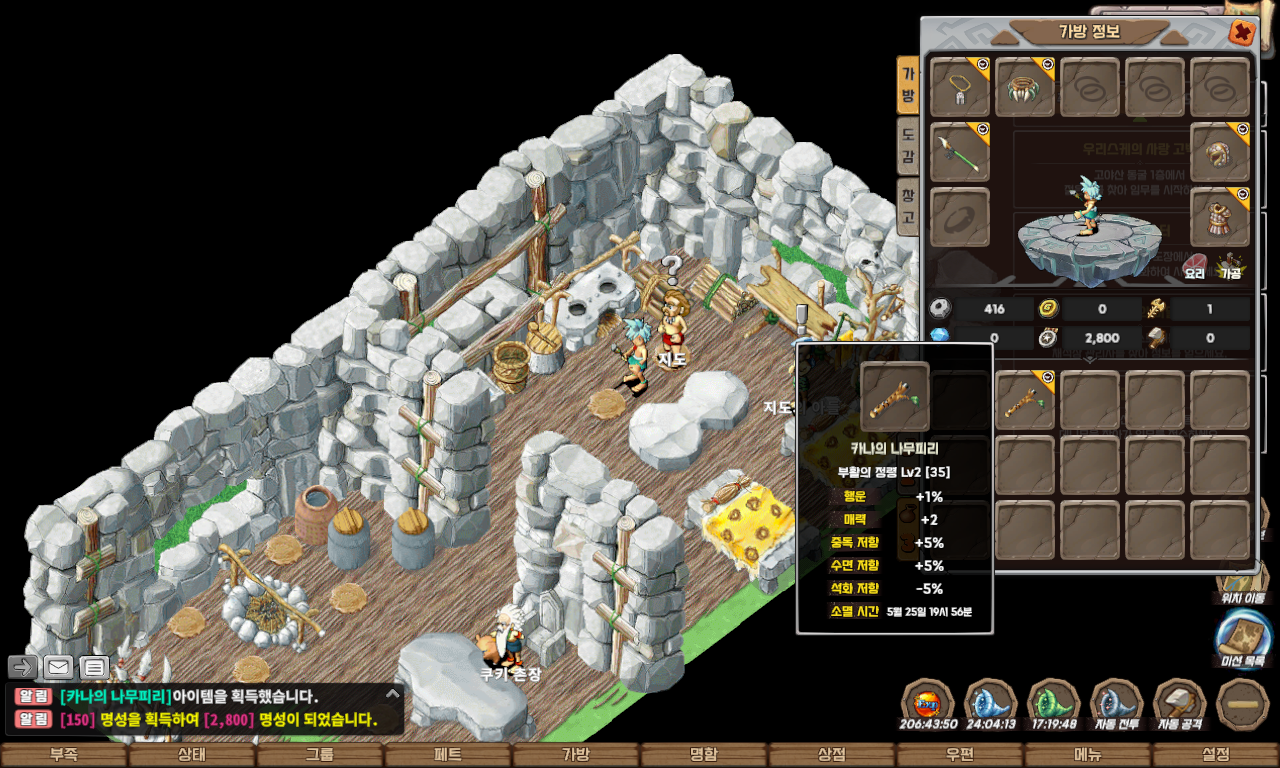Select the equipped armor slot

click(x=1220, y=217)
